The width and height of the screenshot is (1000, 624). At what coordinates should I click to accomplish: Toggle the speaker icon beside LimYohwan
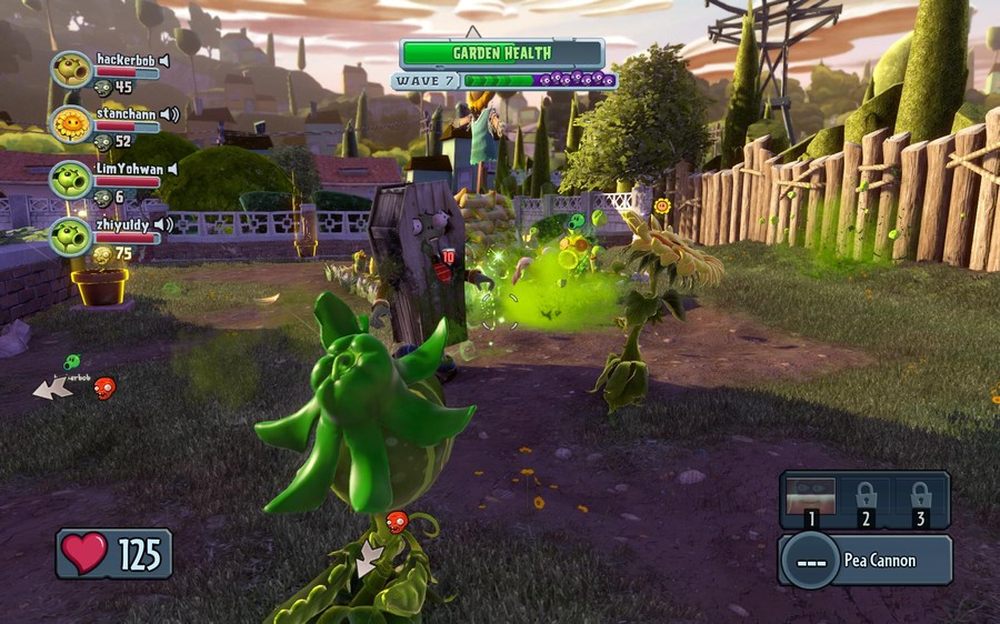coord(171,169)
